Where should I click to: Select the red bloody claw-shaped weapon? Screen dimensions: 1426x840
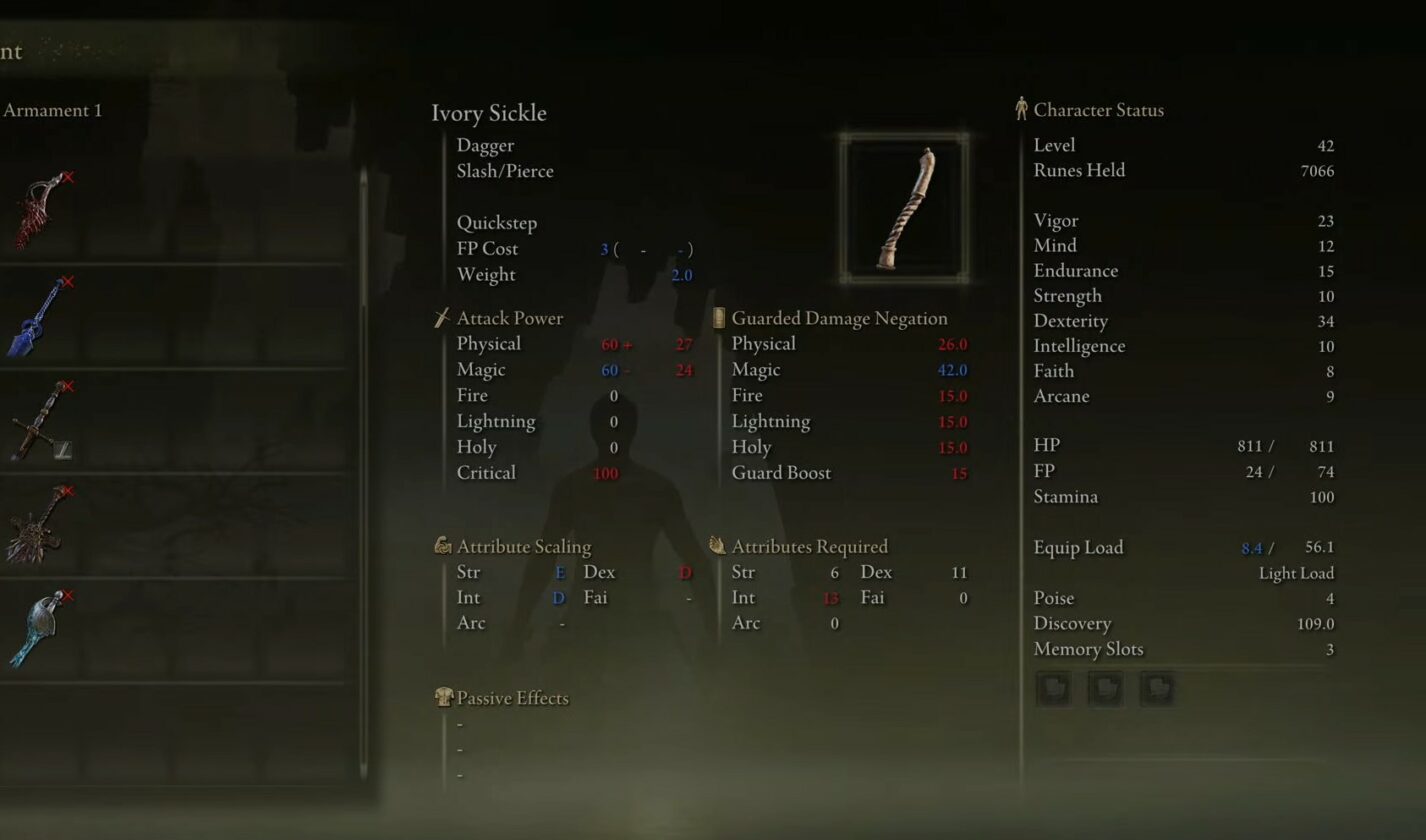[40, 212]
